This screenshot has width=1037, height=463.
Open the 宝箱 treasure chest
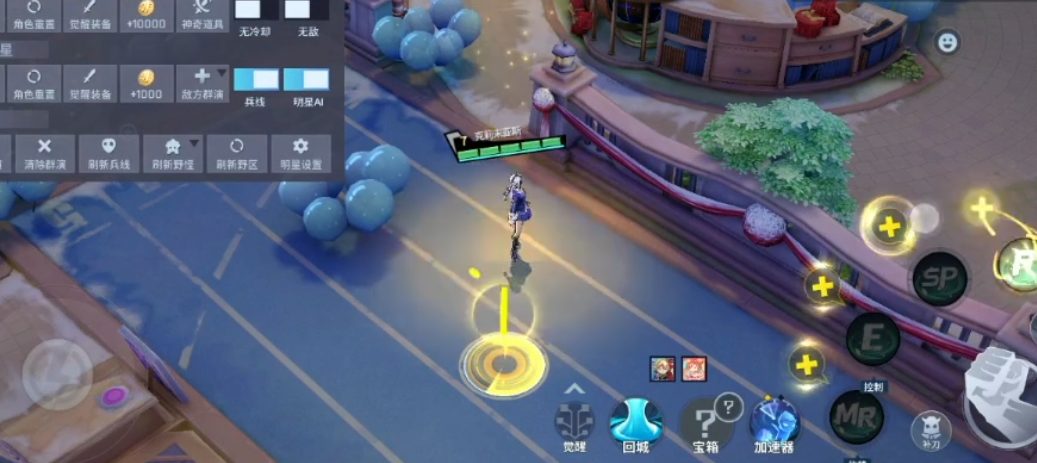pyautogui.click(x=707, y=422)
